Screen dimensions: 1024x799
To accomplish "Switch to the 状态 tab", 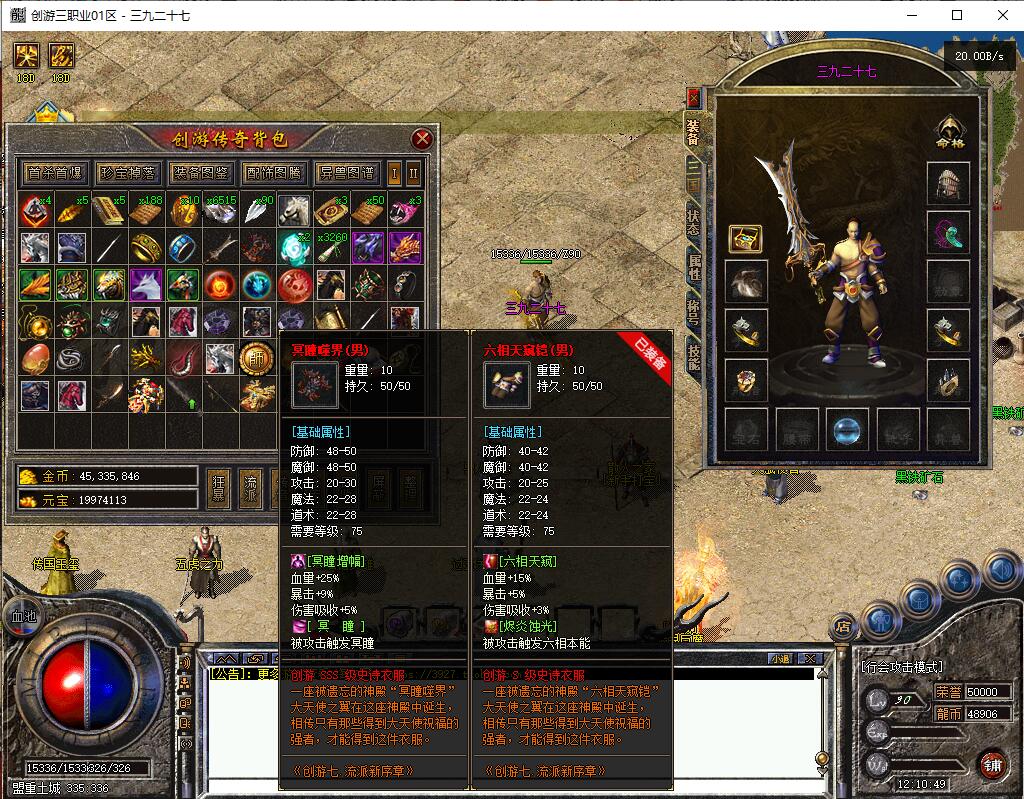I will point(693,222).
